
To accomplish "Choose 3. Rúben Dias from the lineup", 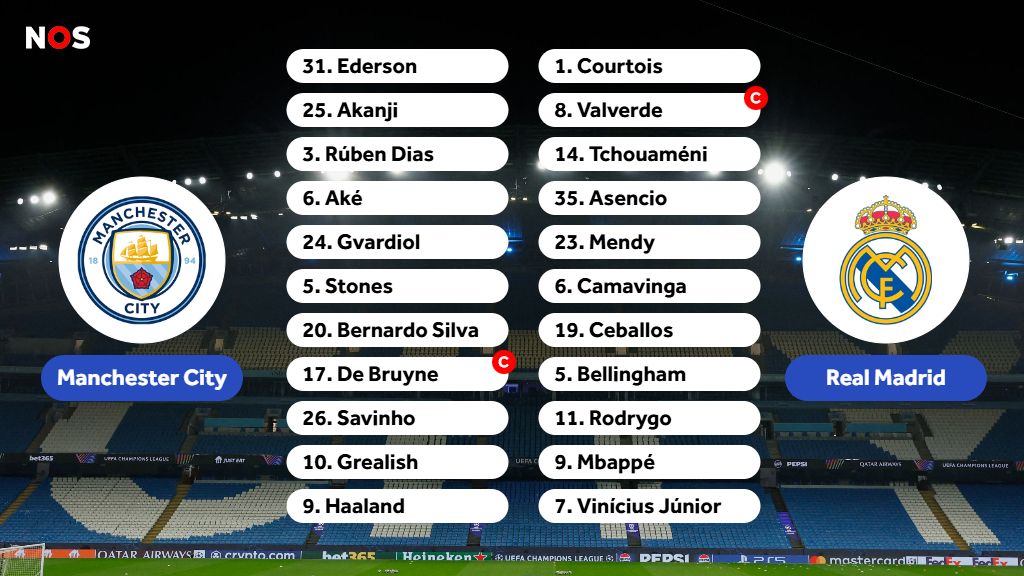I will pyautogui.click(x=397, y=154).
